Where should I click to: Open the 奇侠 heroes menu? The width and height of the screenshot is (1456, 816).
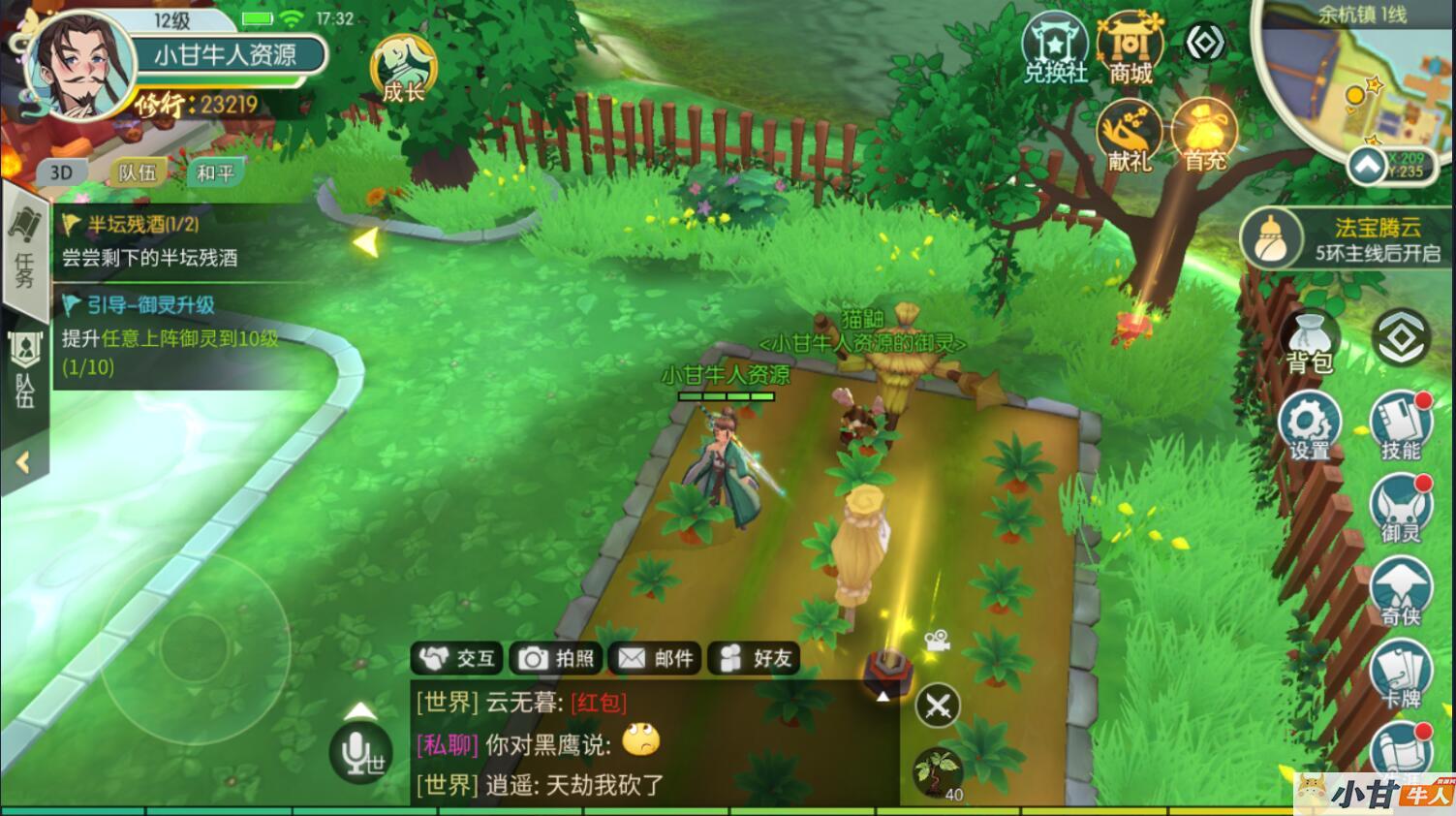click(1401, 593)
